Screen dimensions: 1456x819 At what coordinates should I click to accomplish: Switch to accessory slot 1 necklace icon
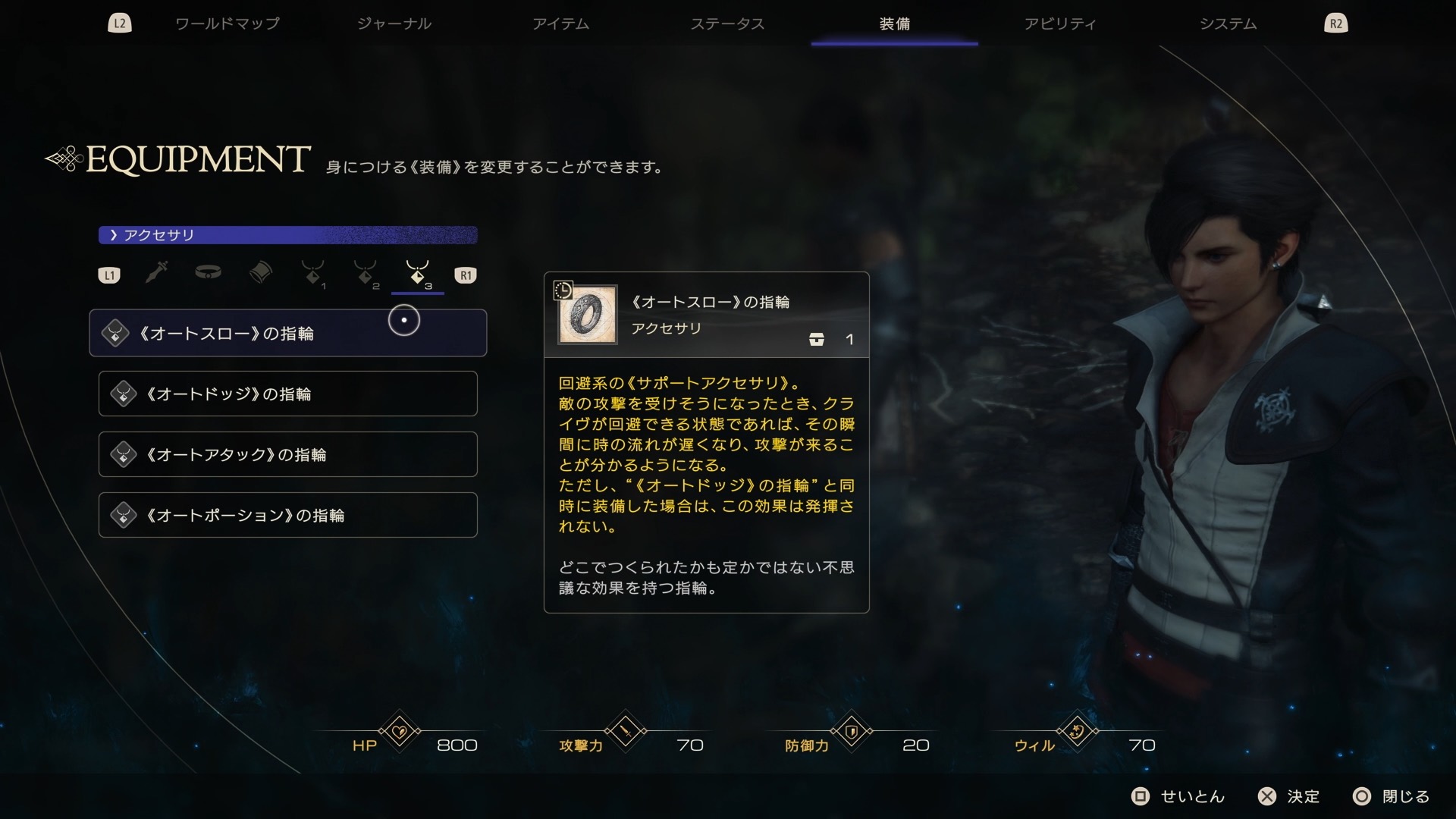(x=314, y=275)
